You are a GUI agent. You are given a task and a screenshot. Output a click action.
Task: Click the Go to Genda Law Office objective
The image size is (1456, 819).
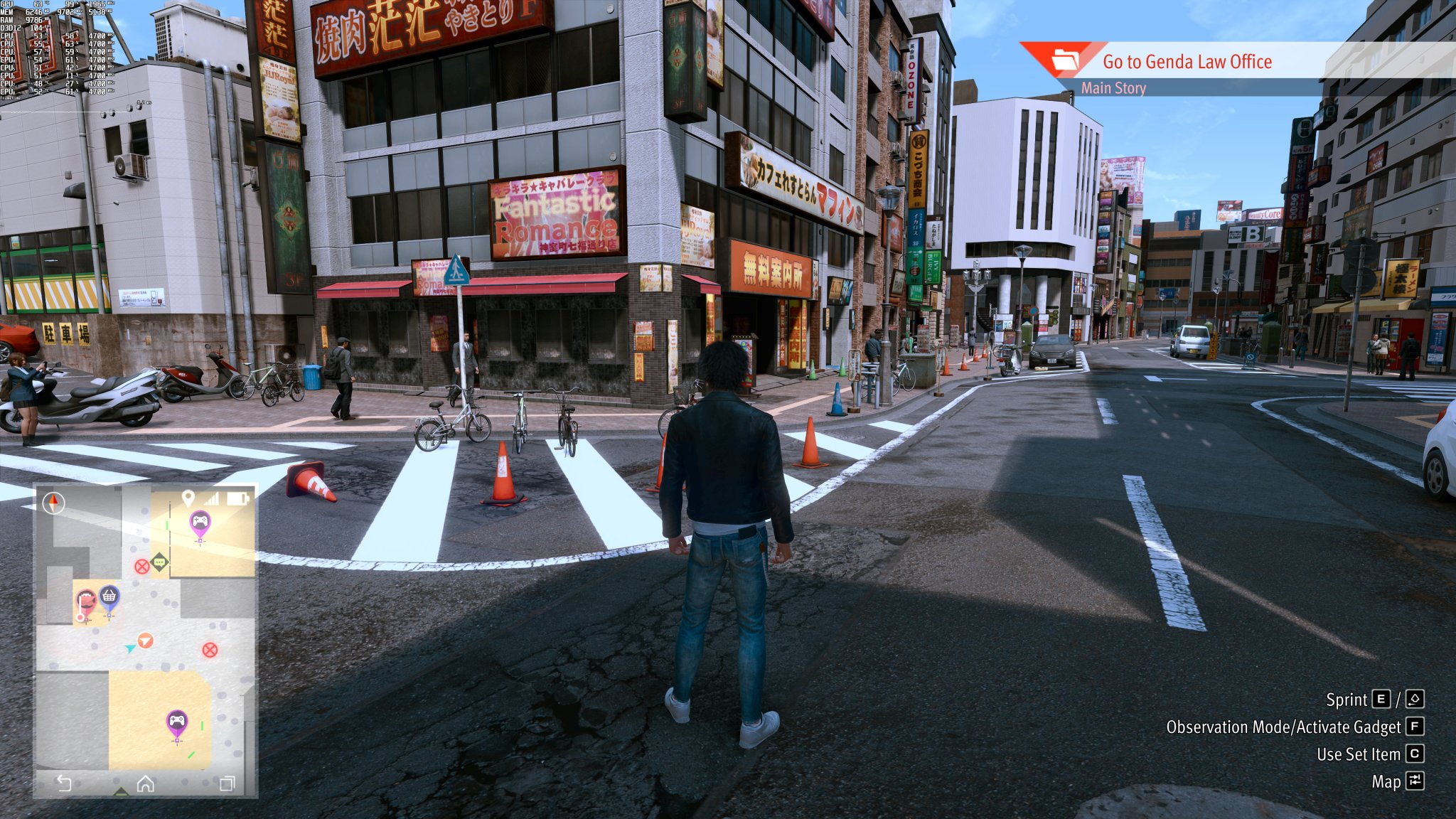tap(1187, 63)
